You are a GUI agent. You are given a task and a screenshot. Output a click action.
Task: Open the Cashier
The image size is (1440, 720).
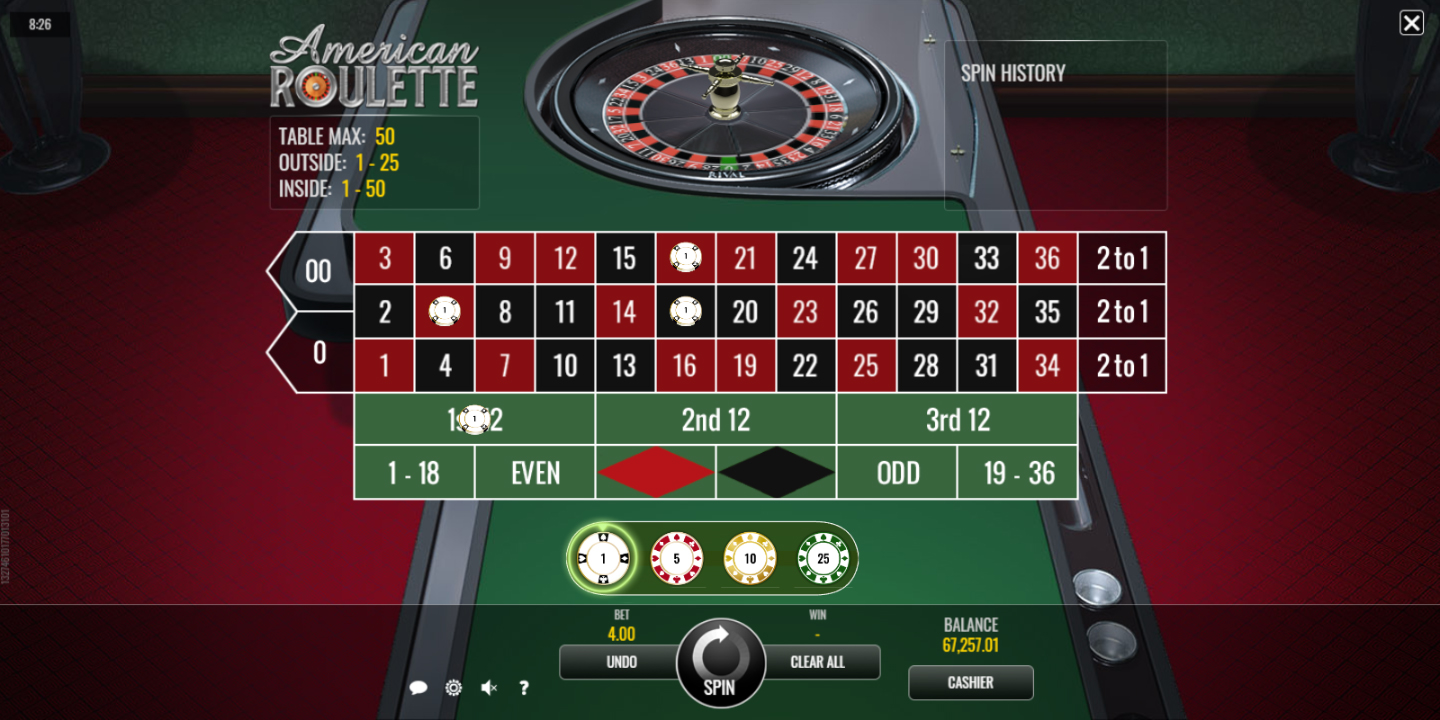970,683
